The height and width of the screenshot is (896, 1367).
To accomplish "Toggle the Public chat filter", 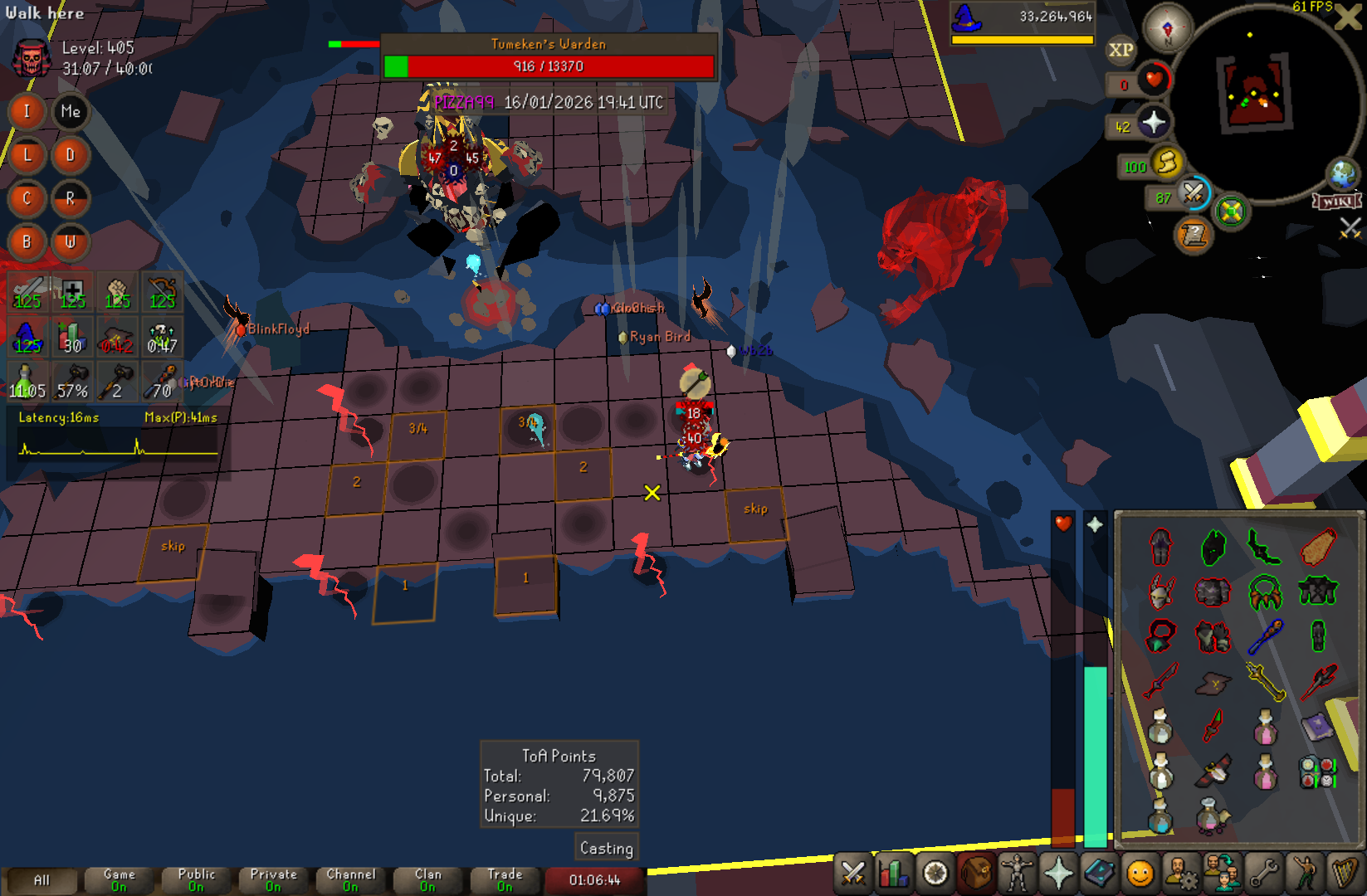I will [196, 879].
